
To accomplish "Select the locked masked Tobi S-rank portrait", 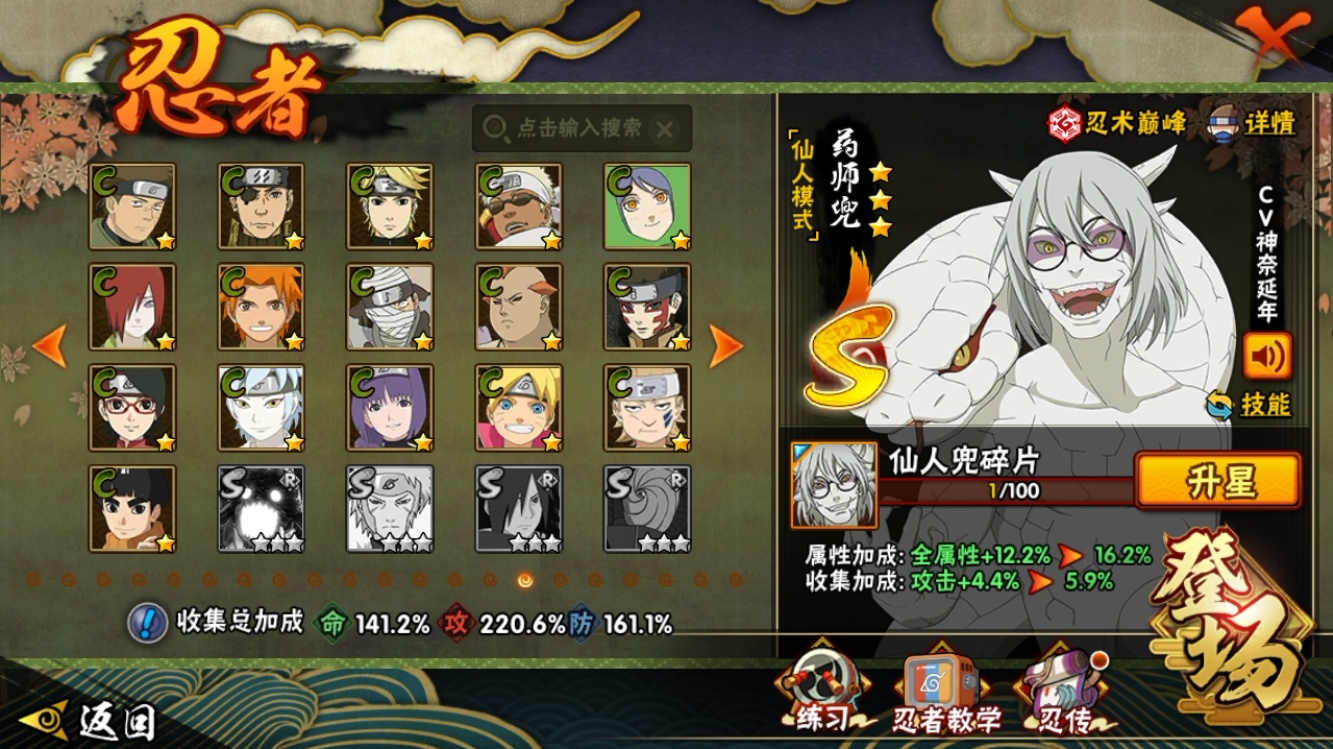I will click(x=647, y=508).
